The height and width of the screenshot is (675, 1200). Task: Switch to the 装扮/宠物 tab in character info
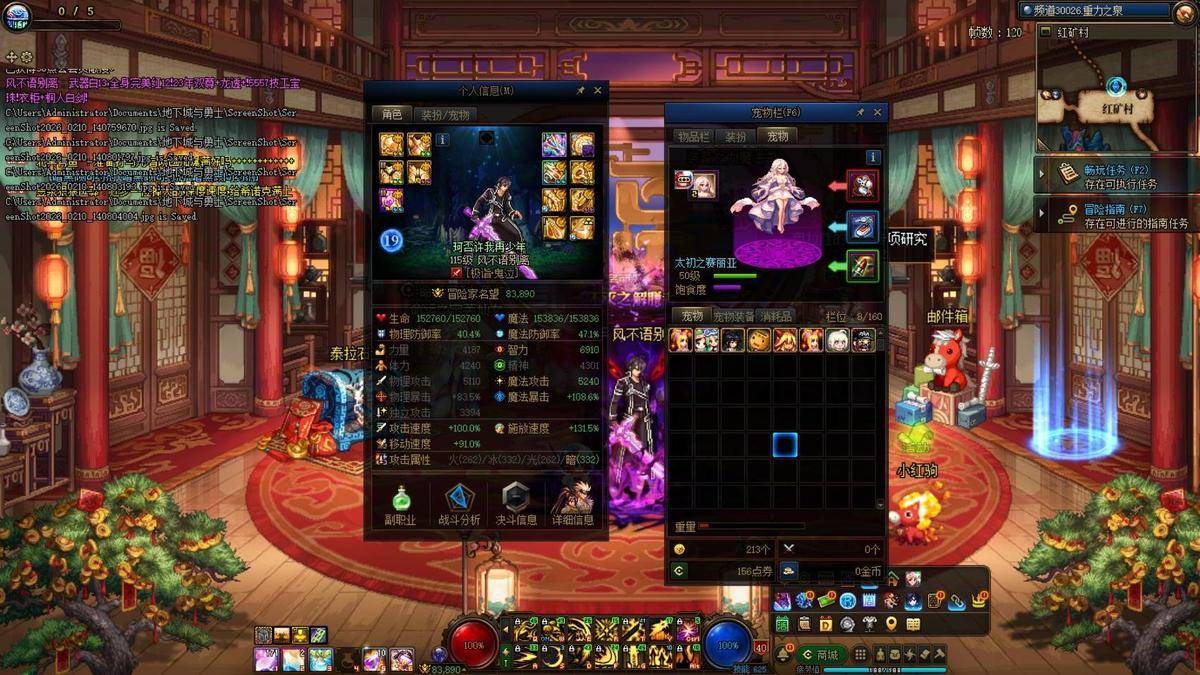tap(444, 114)
